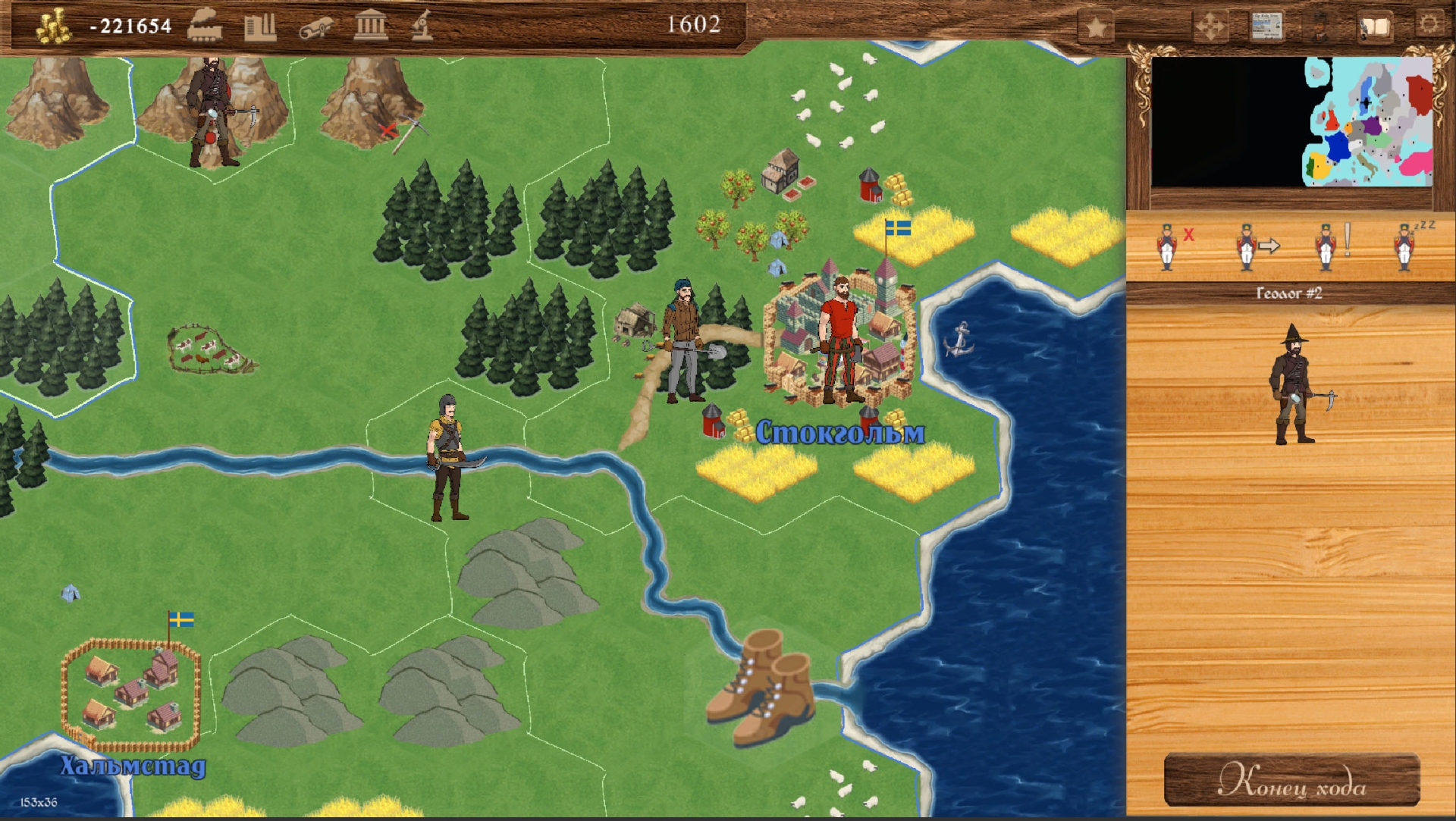Open settings with the gear button
The width and height of the screenshot is (1456, 821).
tap(1429, 24)
